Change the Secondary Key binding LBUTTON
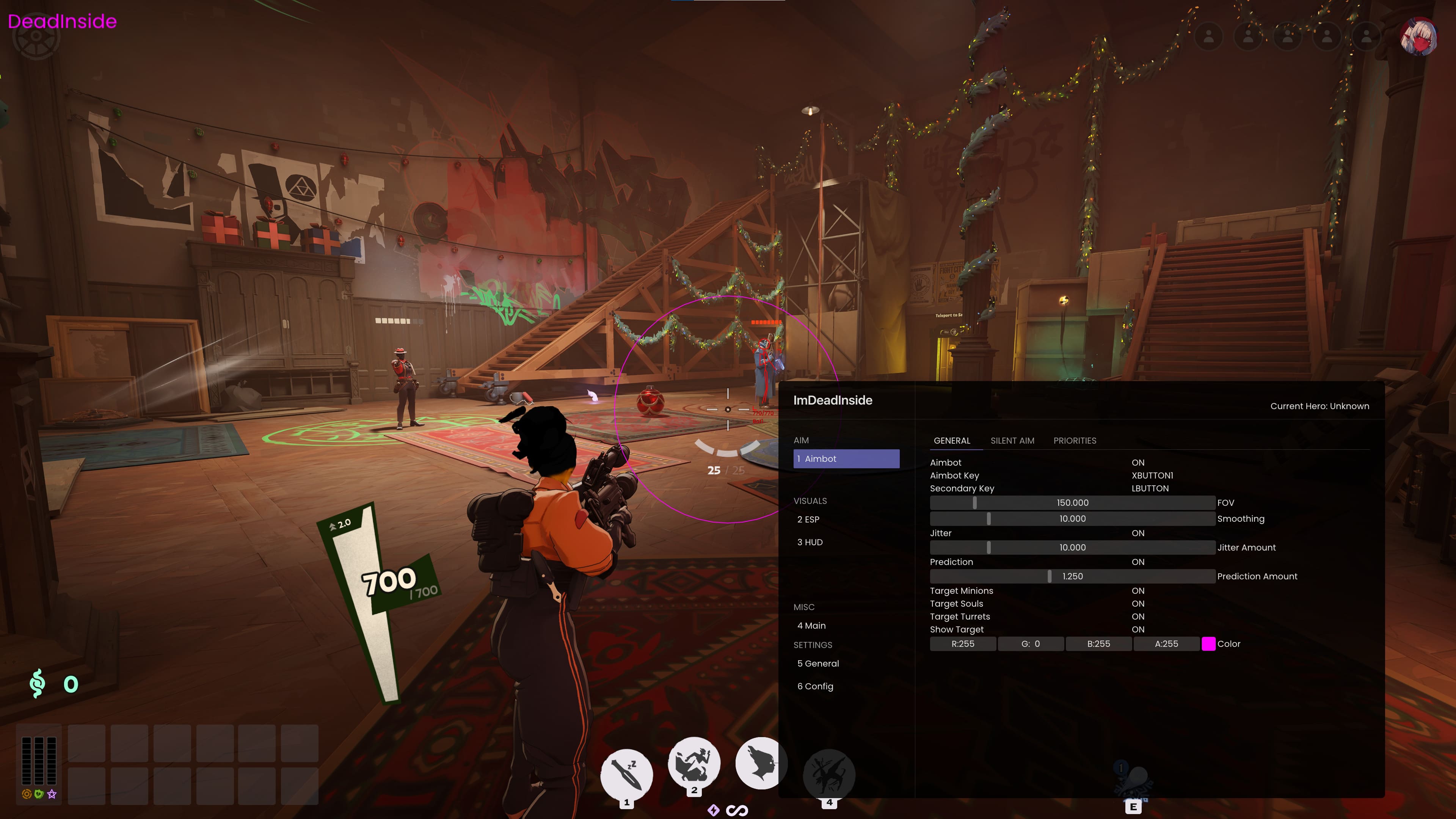Screen dimensions: 1456x819 click(1150, 489)
